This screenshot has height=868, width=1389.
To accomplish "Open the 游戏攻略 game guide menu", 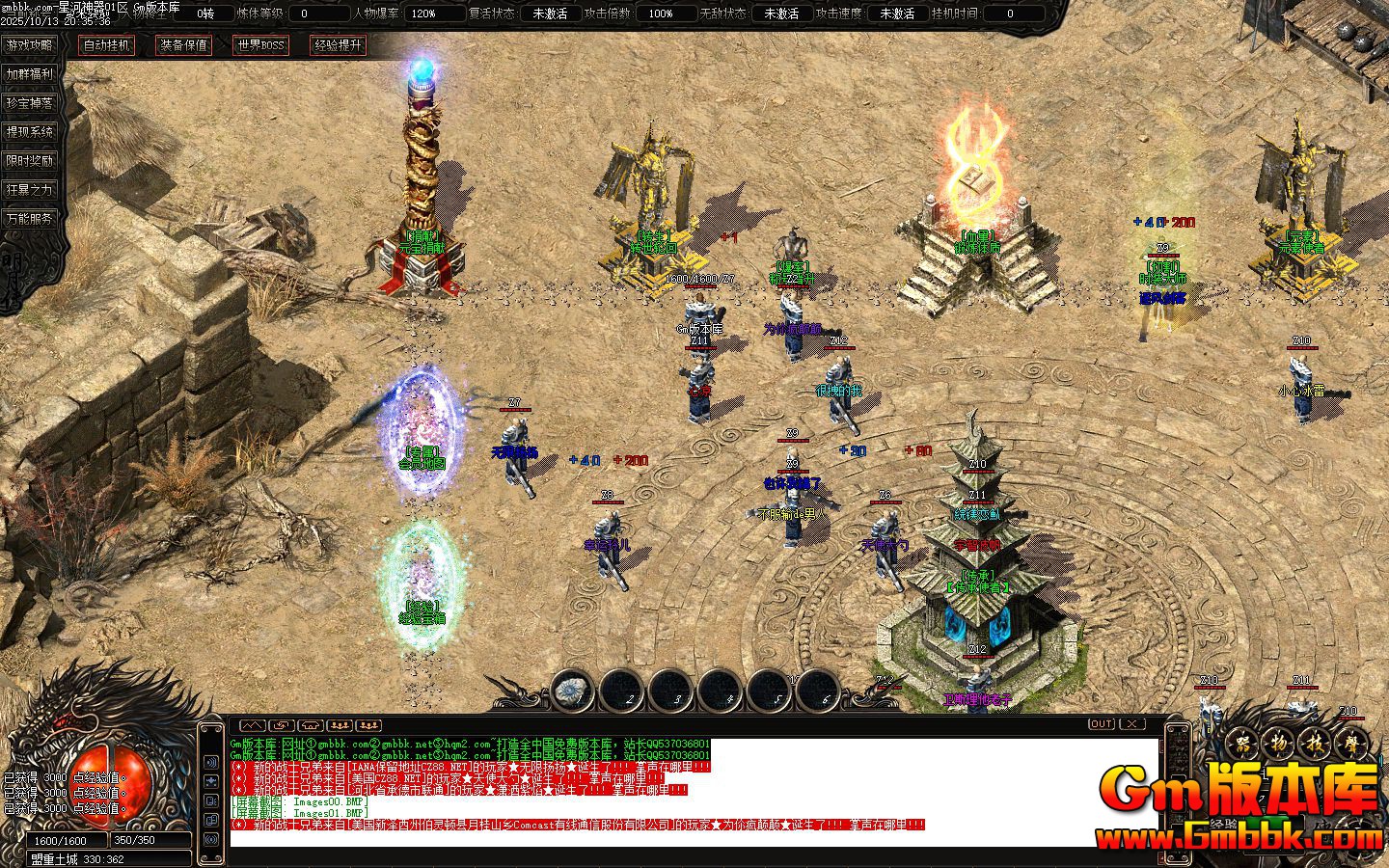I will [29, 45].
